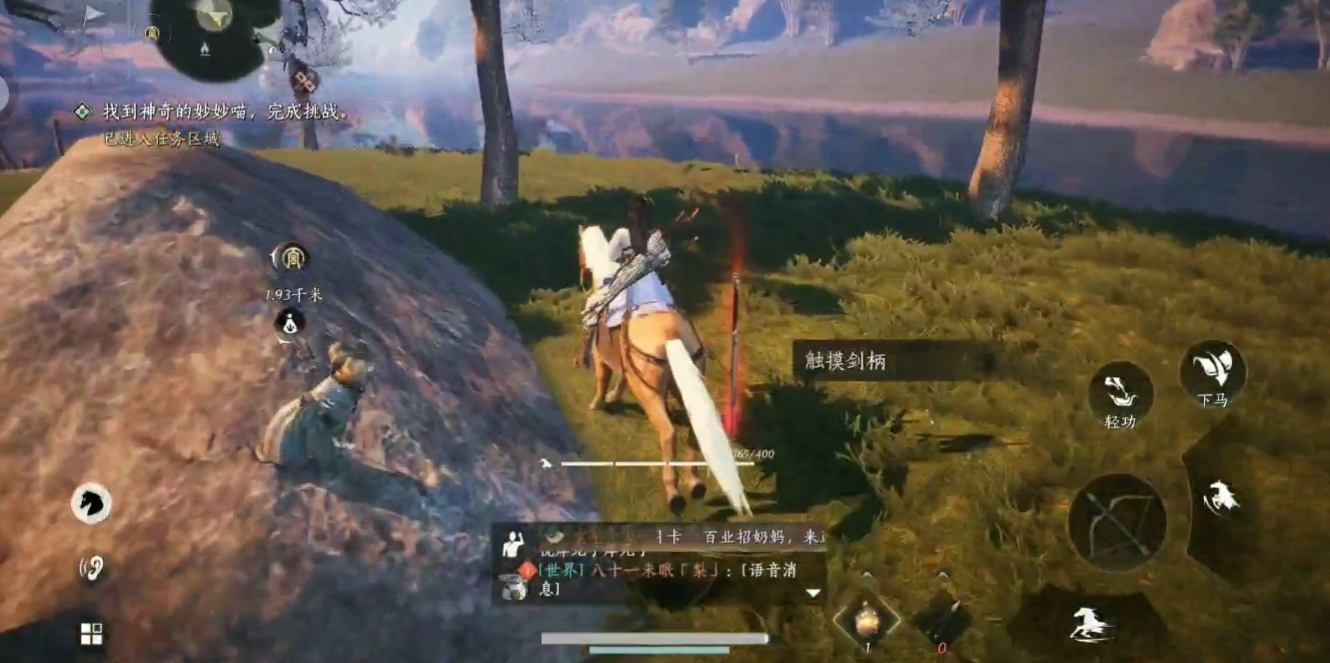The width and height of the screenshot is (1330, 663).
Task: Activate the ear listening icon
Action: point(91,569)
